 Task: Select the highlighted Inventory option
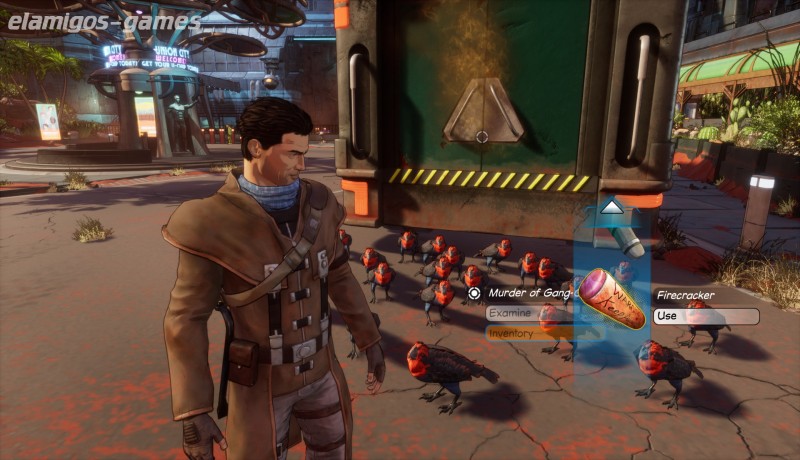528,333
